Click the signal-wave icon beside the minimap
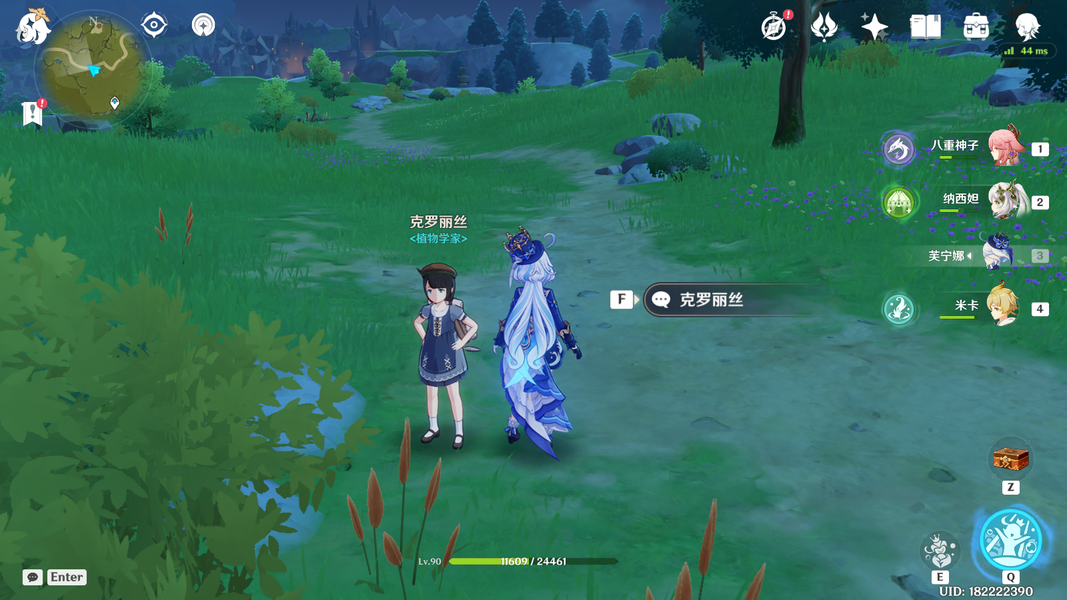This screenshot has width=1067, height=600. (203, 25)
